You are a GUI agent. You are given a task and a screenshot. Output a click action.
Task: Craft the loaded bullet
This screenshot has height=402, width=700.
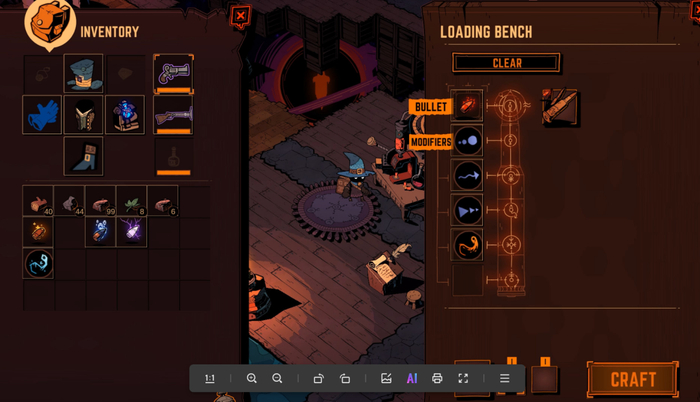coord(632,379)
